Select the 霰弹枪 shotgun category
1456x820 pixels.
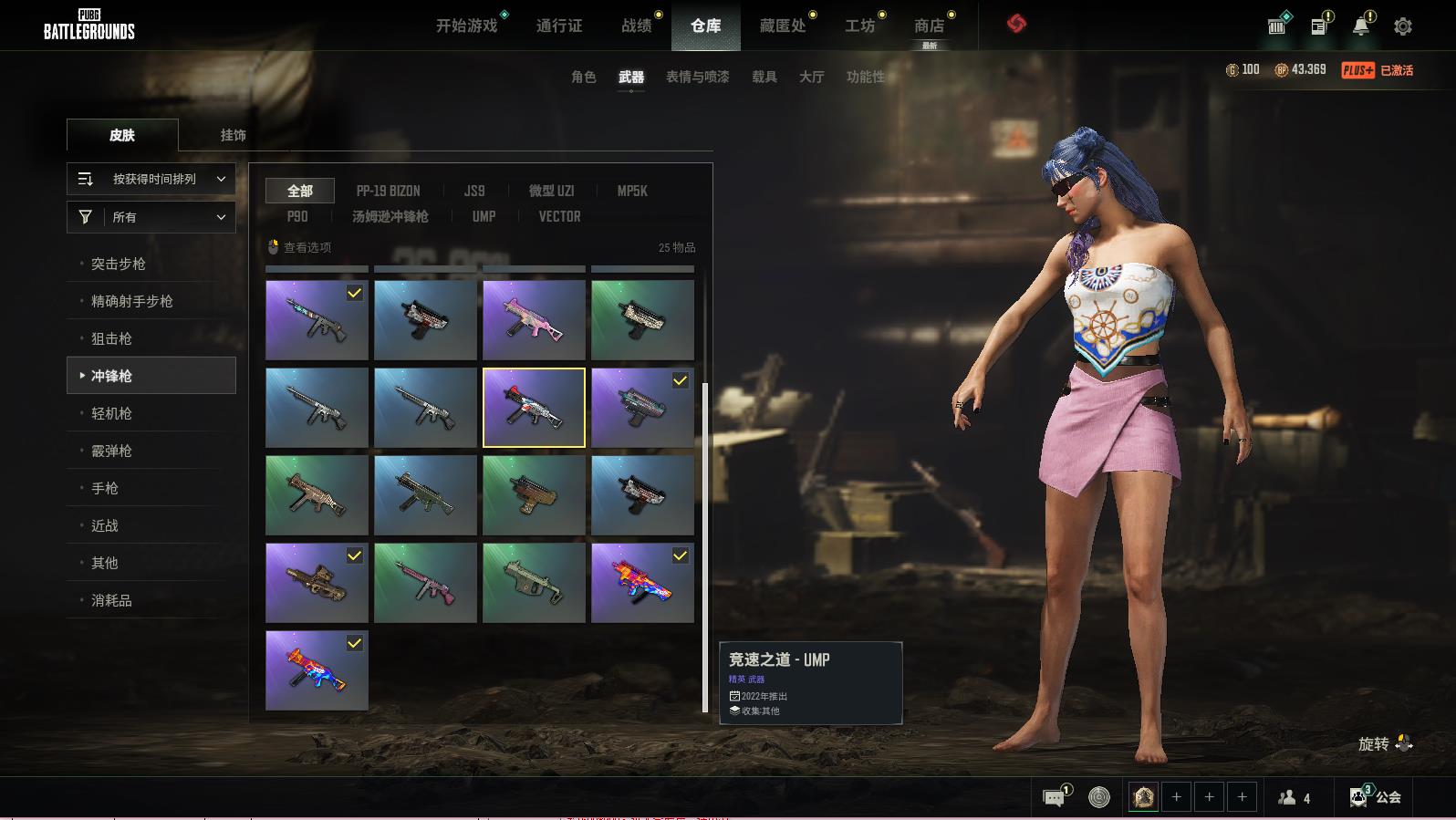point(111,451)
